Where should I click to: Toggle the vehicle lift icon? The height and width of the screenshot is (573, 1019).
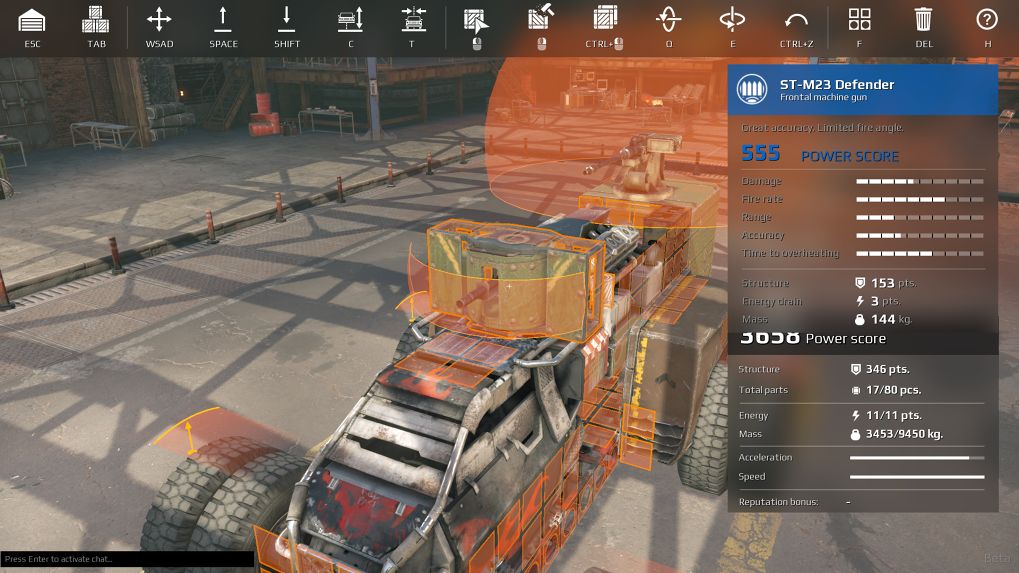click(x=350, y=20)
